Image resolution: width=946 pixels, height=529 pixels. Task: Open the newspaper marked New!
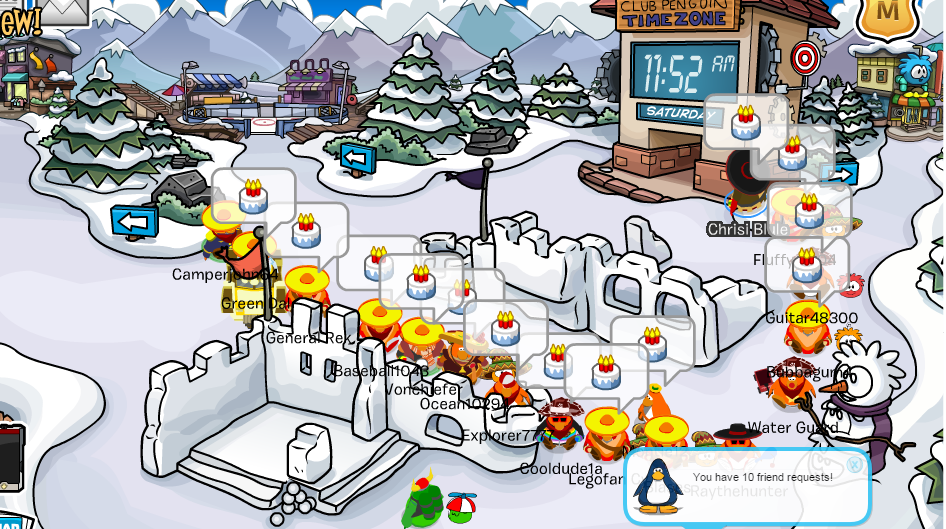tap(18, 20)
